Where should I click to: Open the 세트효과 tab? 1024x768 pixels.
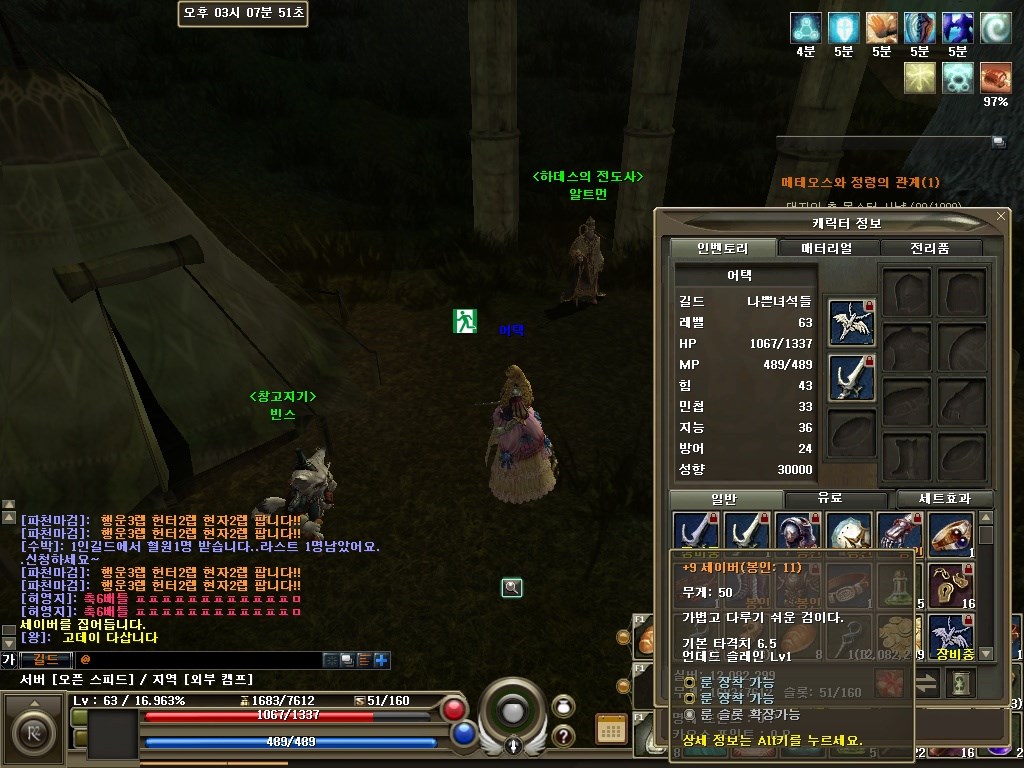click(x=944, y=498)
